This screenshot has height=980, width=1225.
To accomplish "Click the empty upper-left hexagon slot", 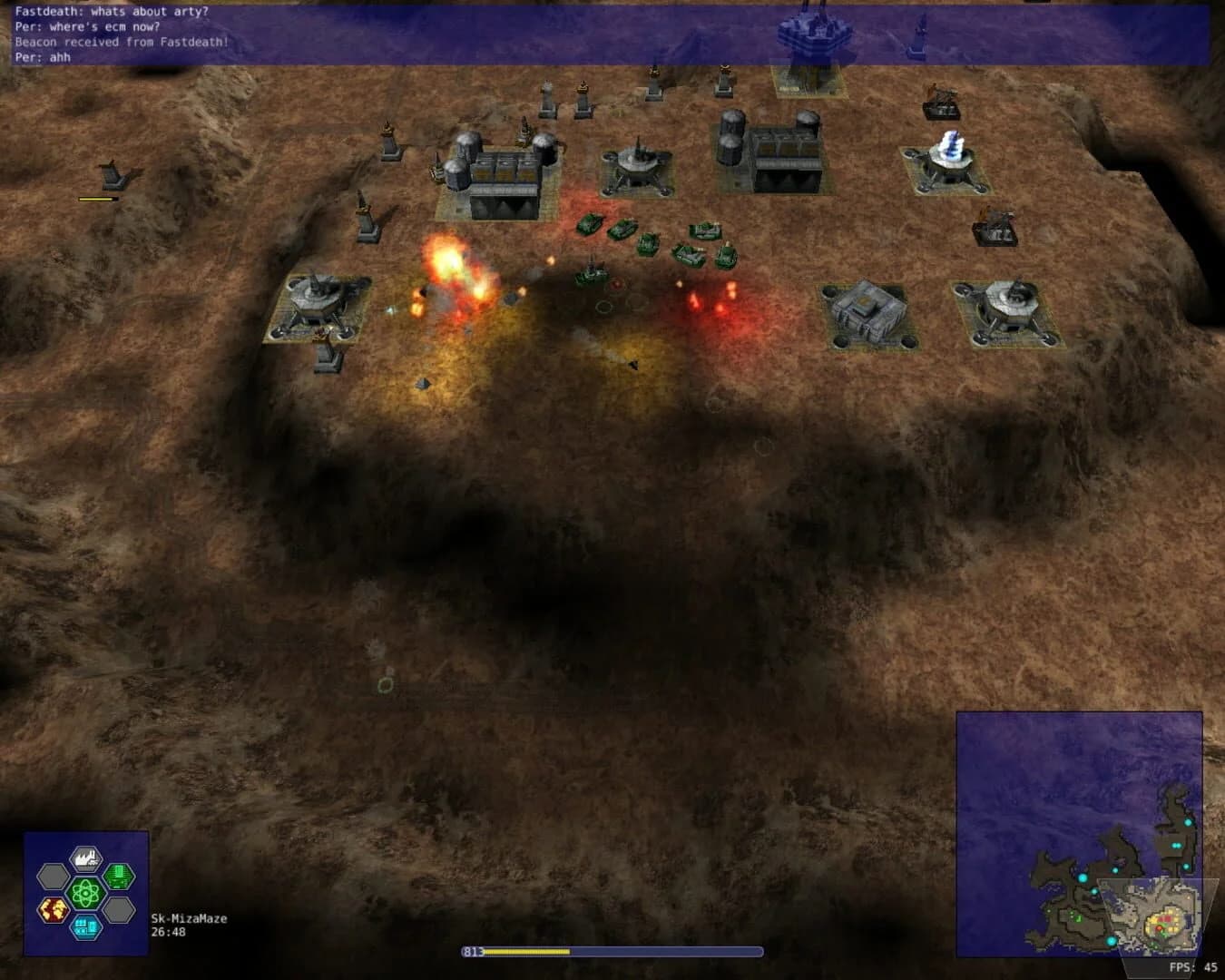I will click(53, 877).
